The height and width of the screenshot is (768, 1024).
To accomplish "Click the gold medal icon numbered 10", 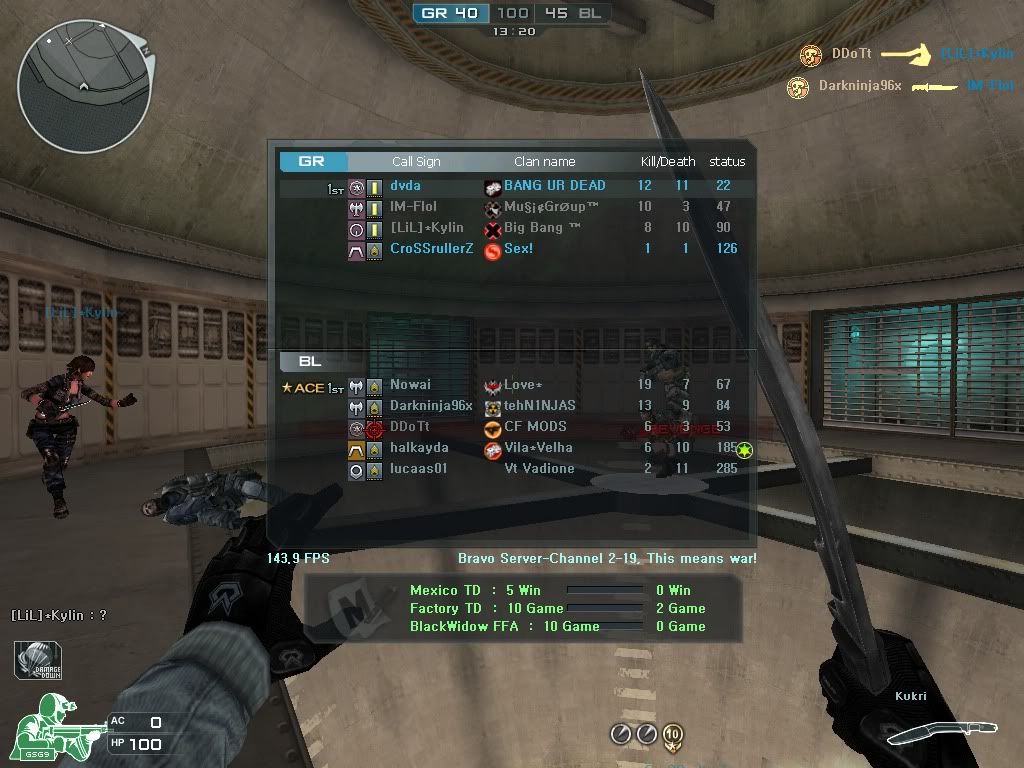I will (x=673, y=736).
